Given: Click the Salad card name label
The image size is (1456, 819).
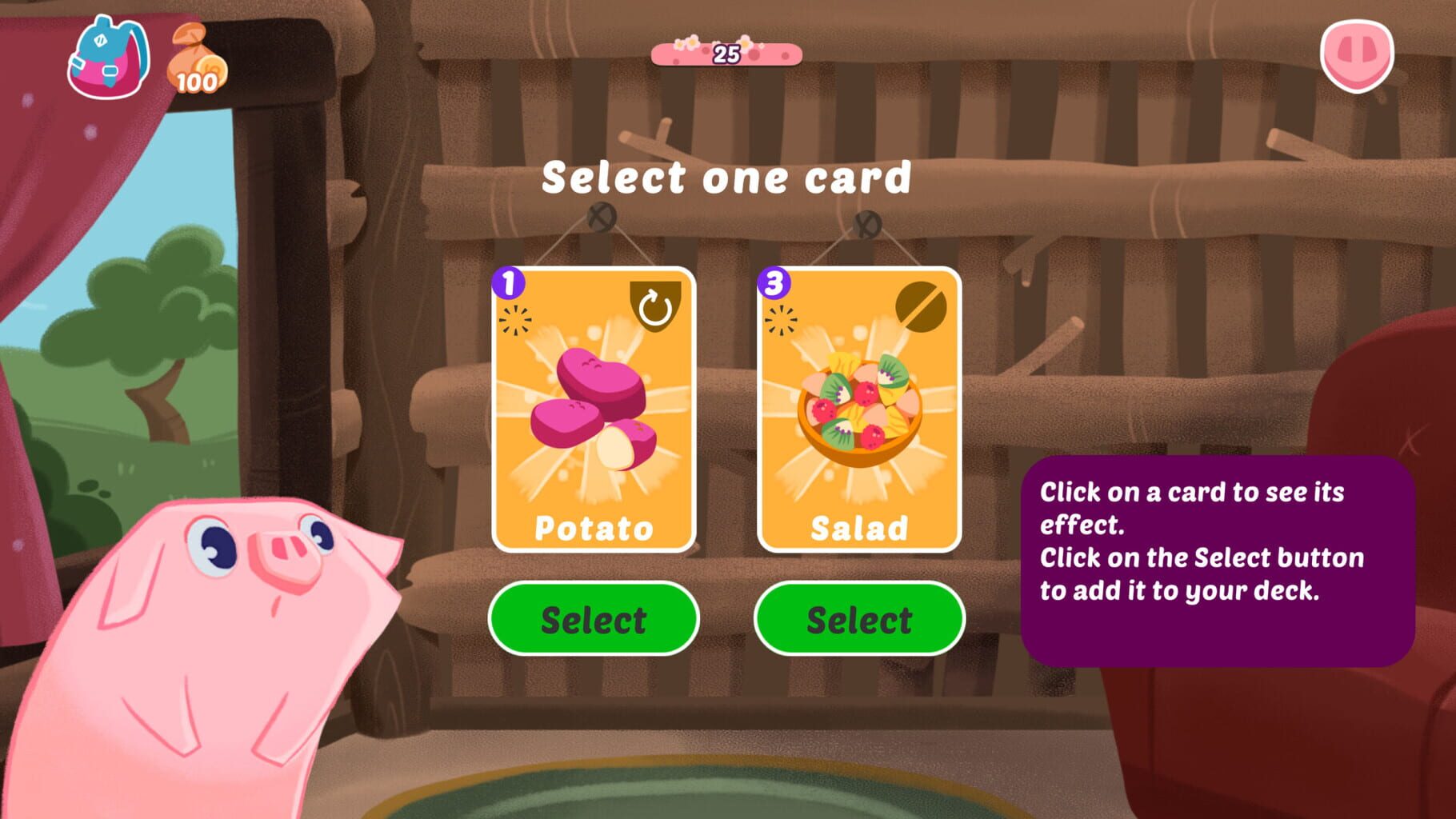Looking at the screenshot, I should 858,529.
